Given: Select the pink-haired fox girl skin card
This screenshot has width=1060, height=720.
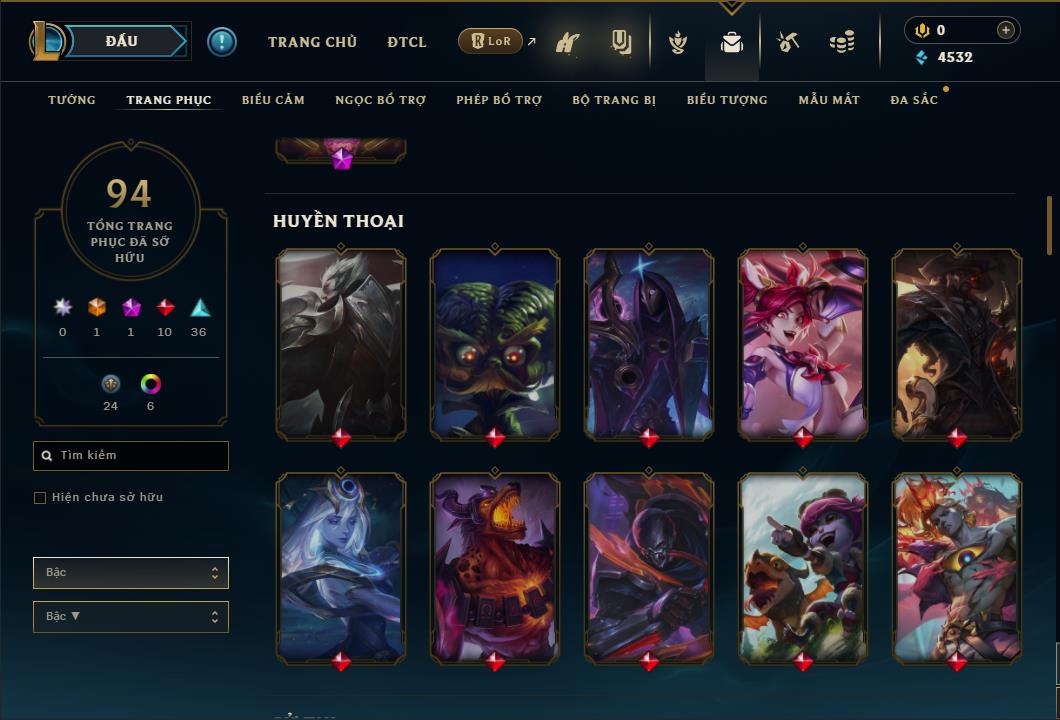Looking at the screenshot, I should coord(803,344).
